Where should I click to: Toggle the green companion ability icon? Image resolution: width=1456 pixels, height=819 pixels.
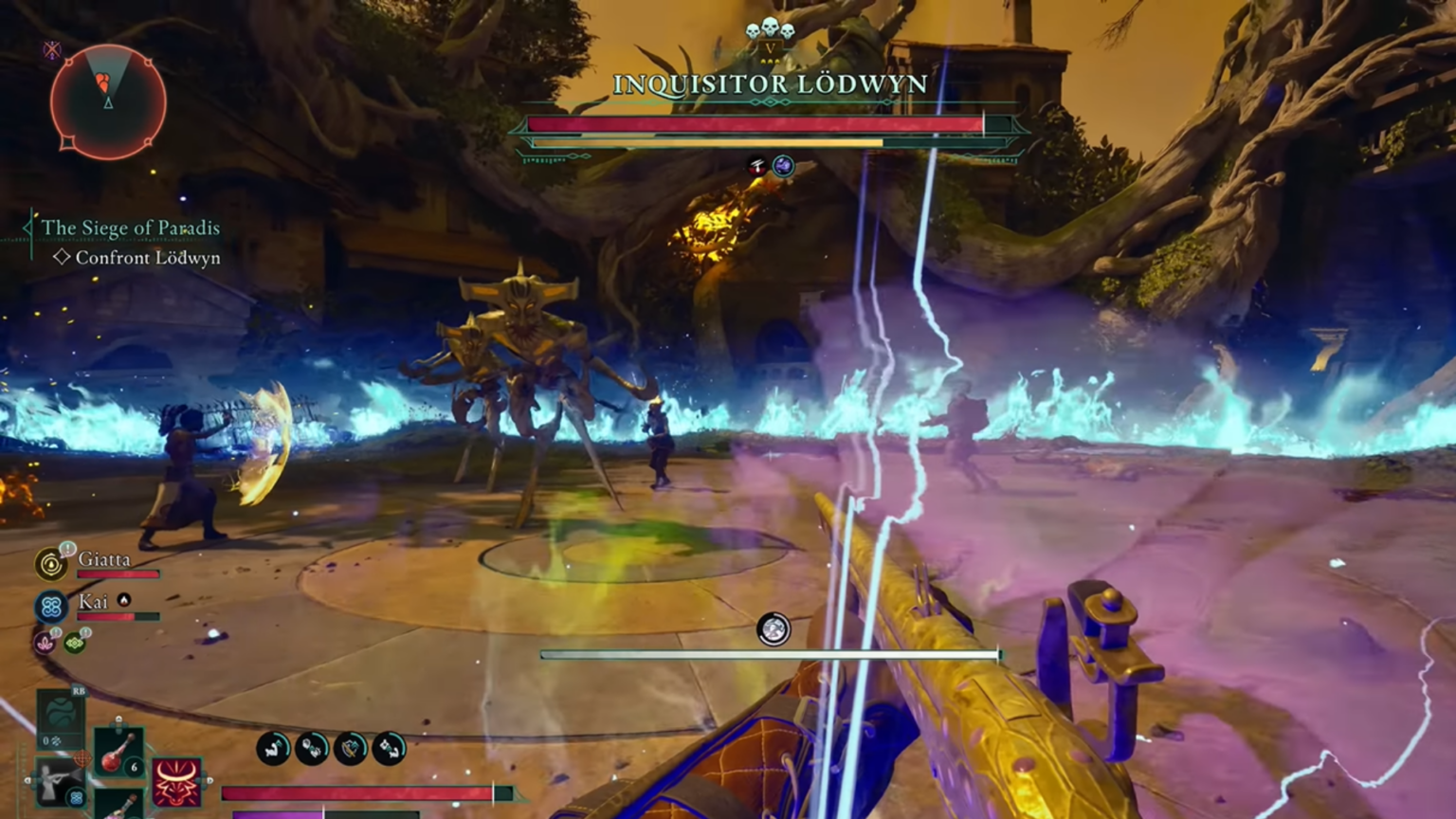click(x=74, y=645)
